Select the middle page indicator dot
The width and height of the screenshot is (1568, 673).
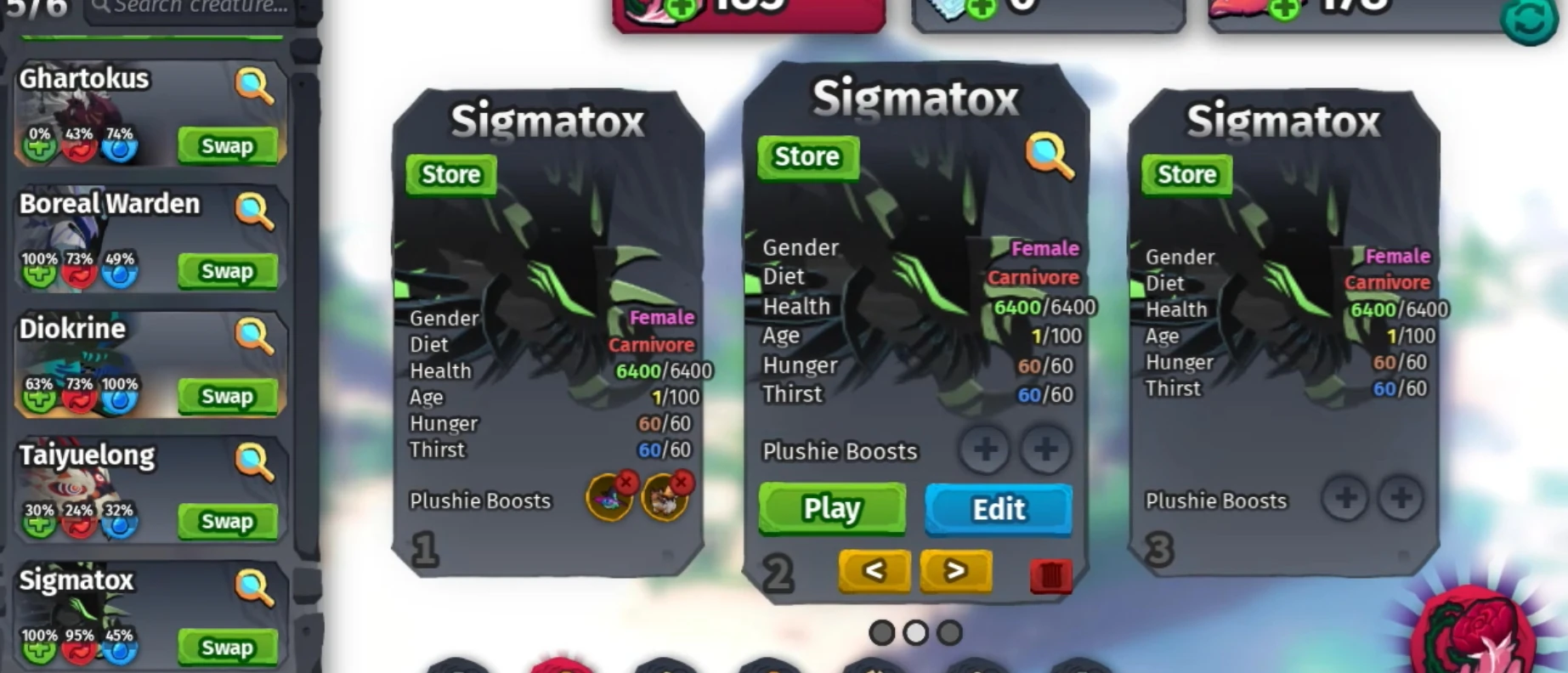[914, 631]
